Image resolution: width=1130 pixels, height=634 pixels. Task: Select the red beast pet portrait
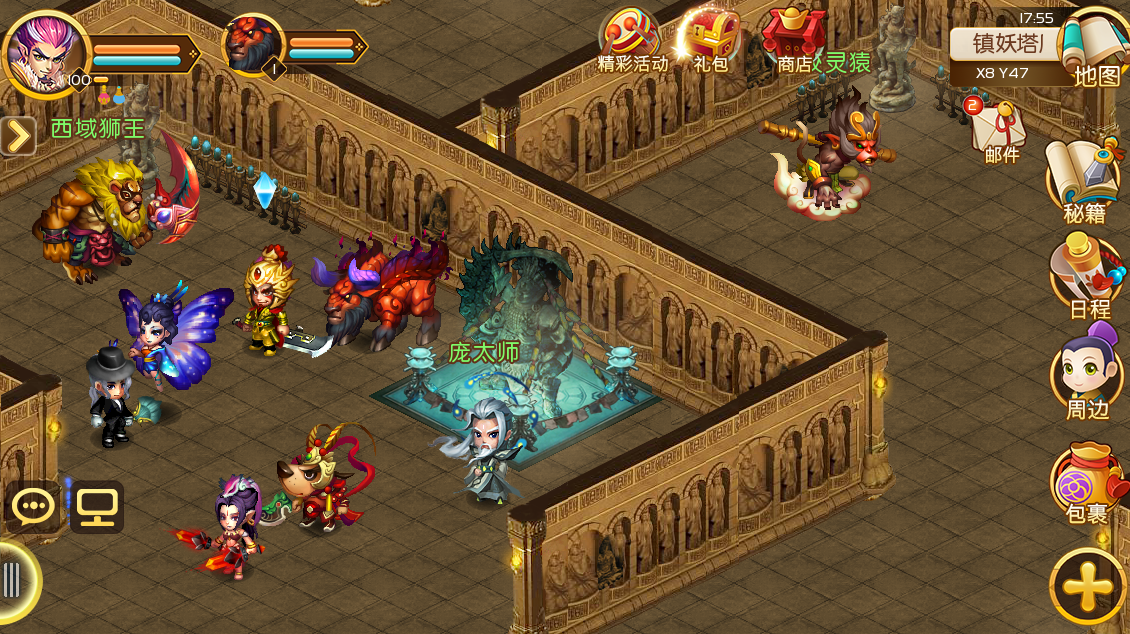coord(252,45)
